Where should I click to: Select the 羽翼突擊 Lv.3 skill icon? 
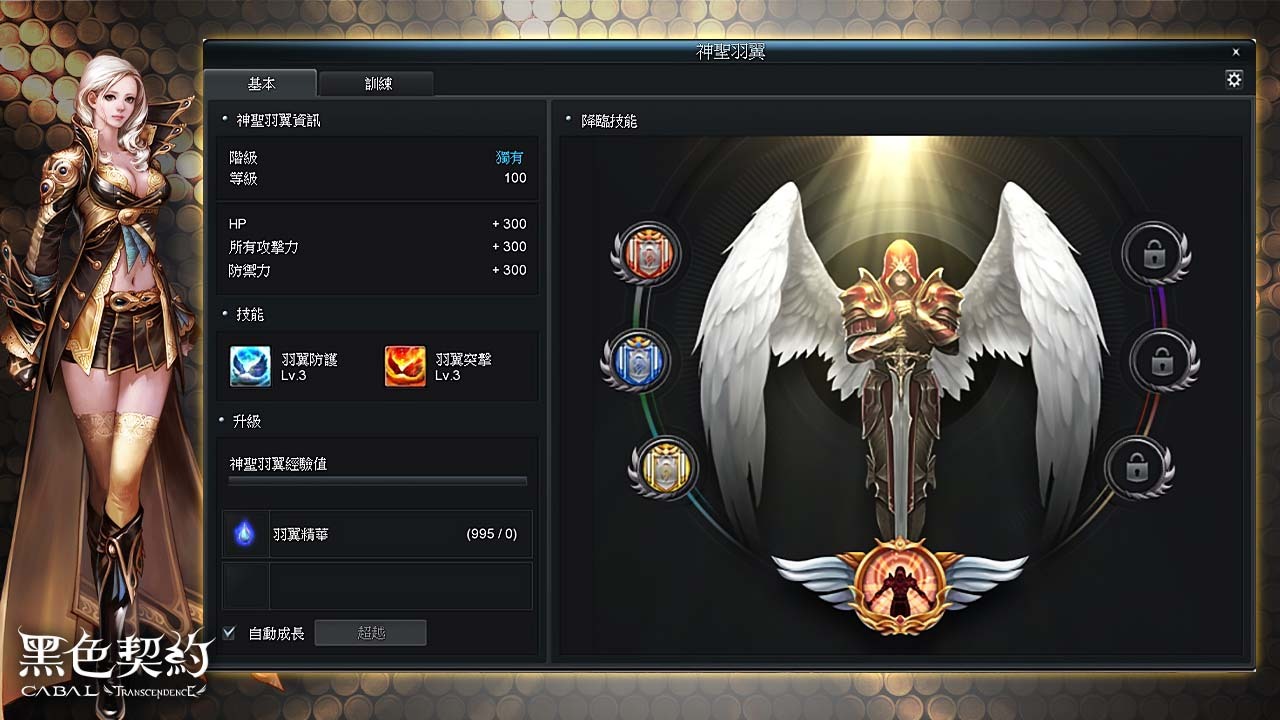click(405, 368)
